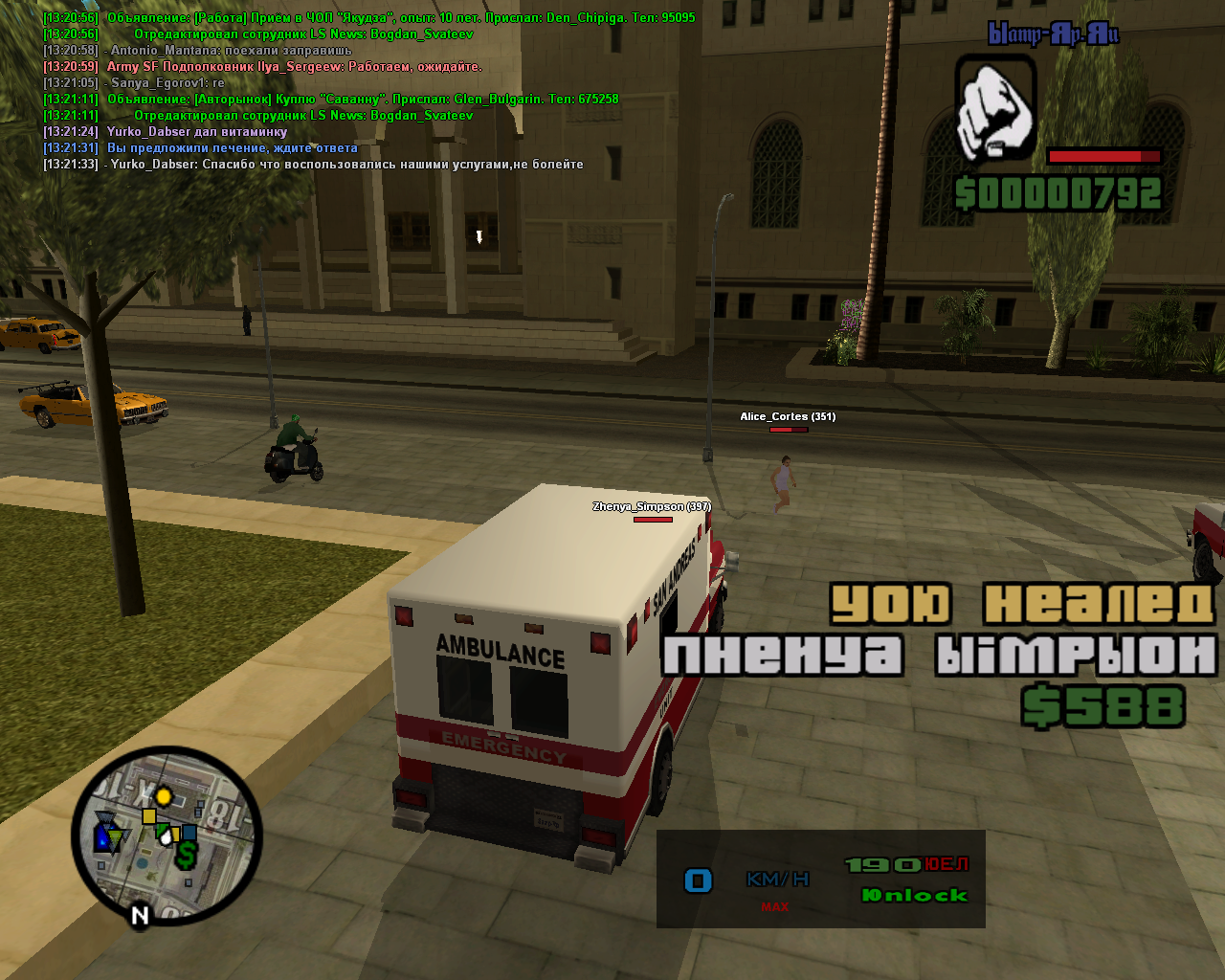Select the Den_Chipiga Yakuza job announcement
This screenshot has width=1225, height=980.
click(x=400, y=18)
